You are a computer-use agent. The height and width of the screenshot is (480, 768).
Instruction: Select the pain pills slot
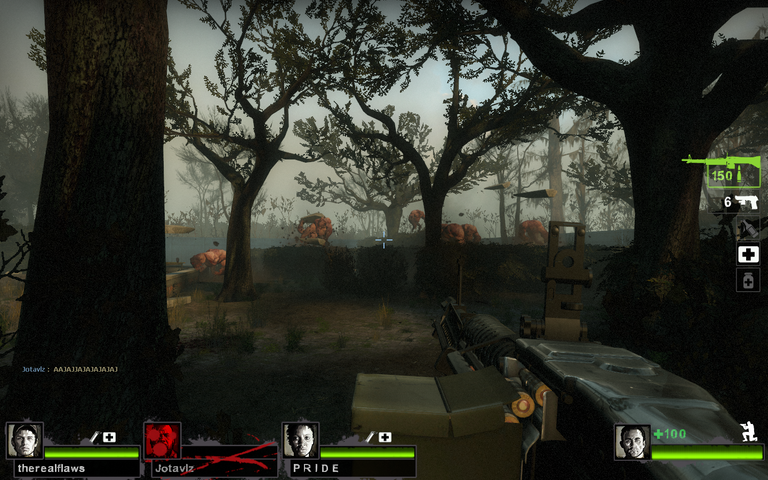click(747, 280)
